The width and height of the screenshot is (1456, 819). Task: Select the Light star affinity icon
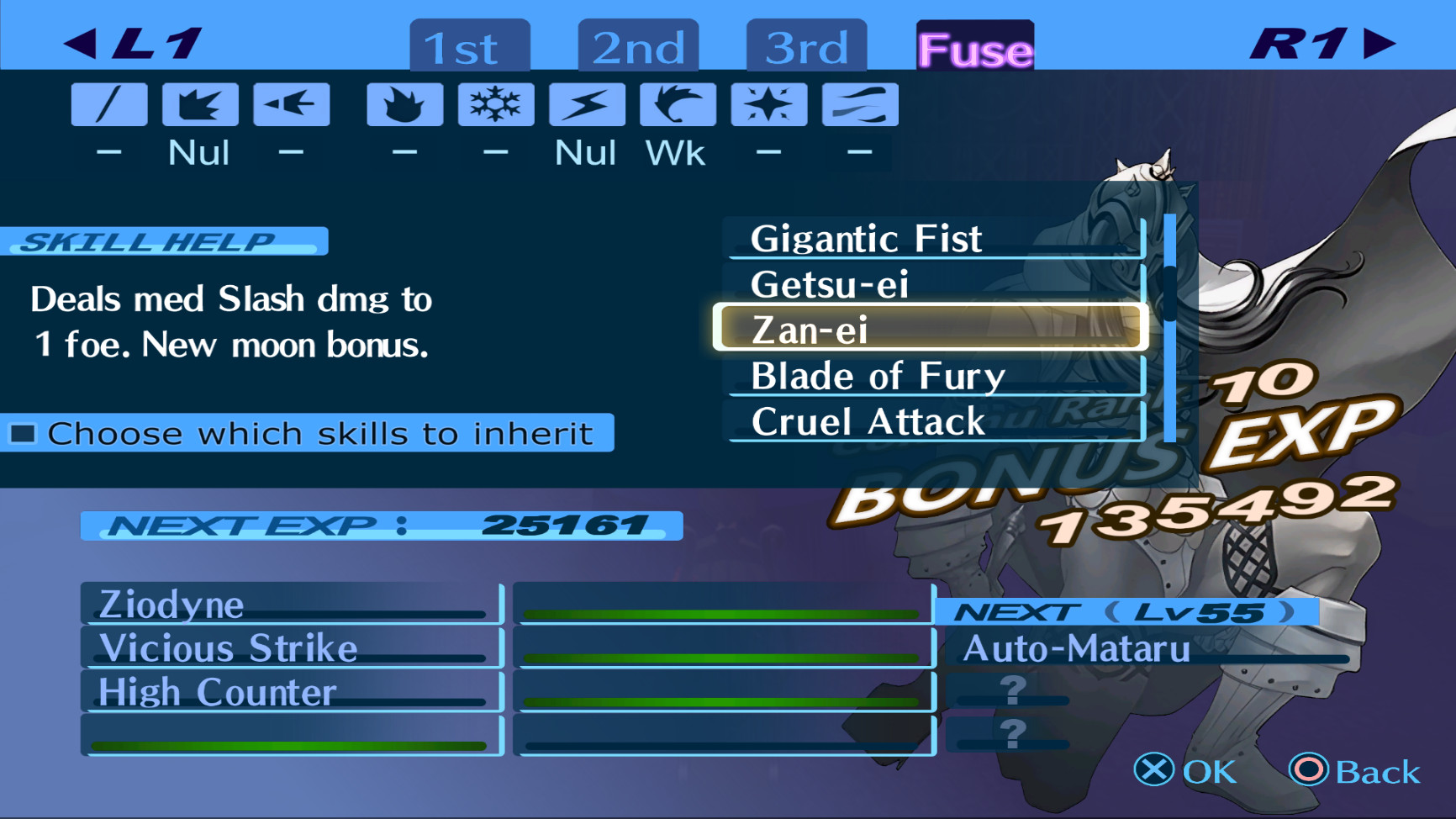[768, 103]
